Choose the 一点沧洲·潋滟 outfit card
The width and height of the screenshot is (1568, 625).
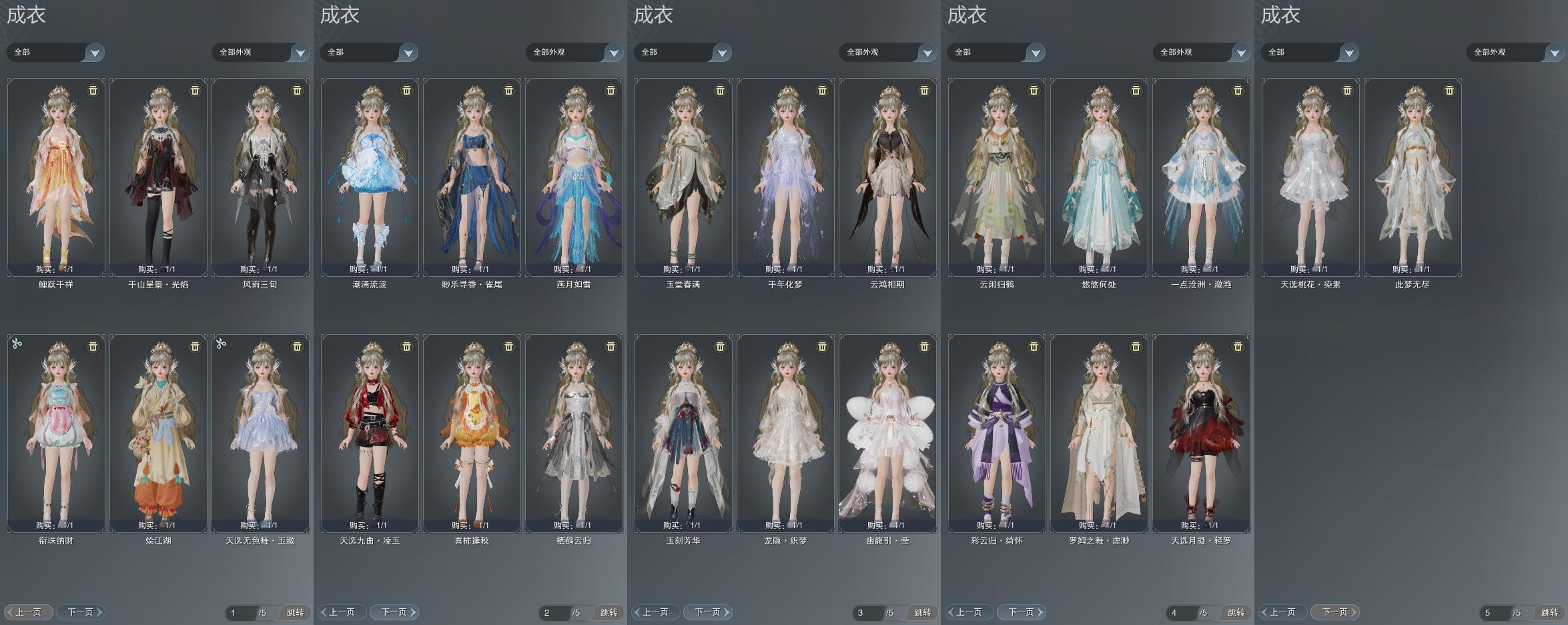[1201, 177]
